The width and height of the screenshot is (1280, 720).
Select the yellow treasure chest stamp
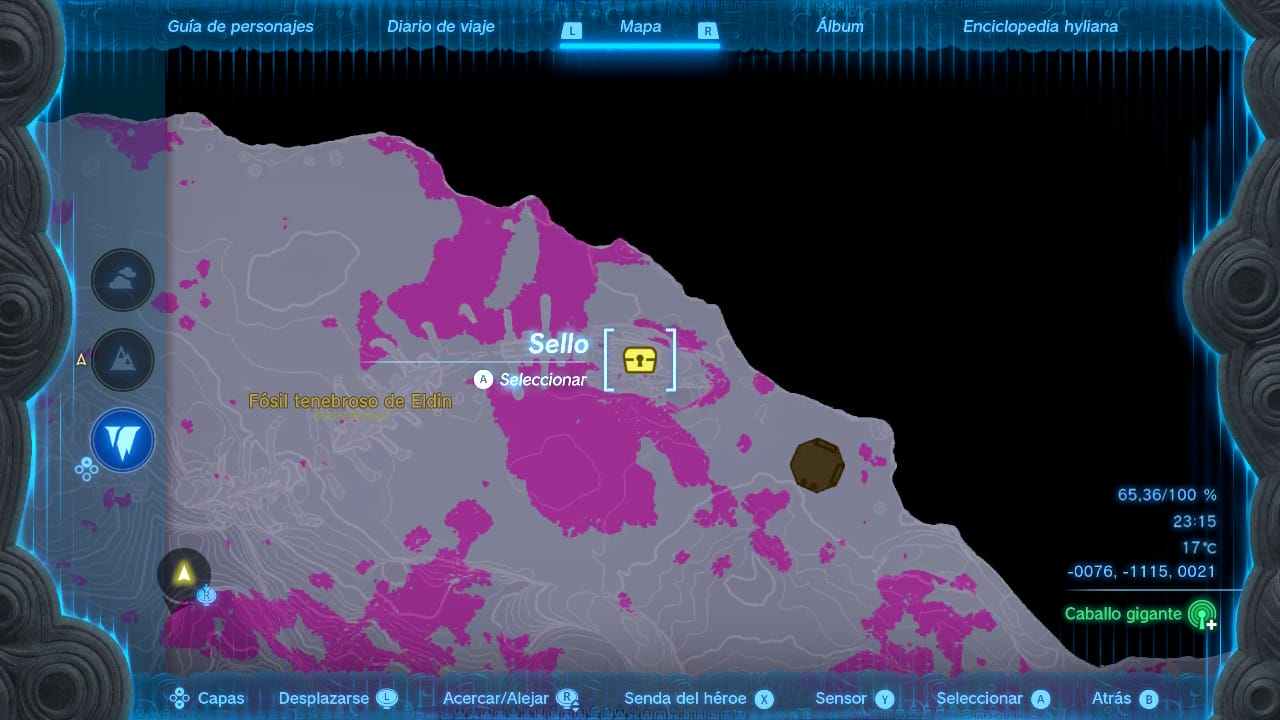[x=640, y=360]
